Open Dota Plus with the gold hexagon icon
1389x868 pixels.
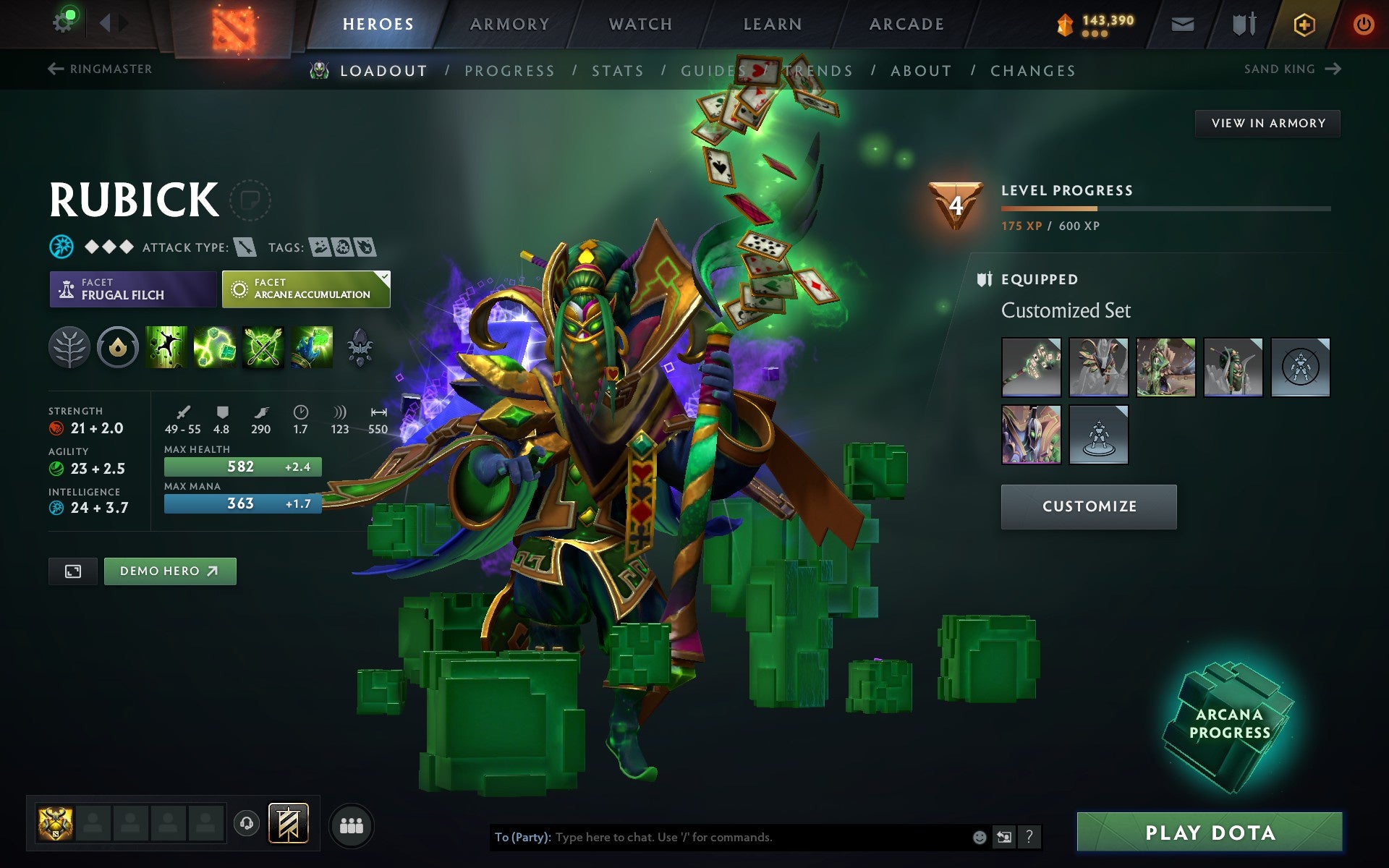(1302, 22)
